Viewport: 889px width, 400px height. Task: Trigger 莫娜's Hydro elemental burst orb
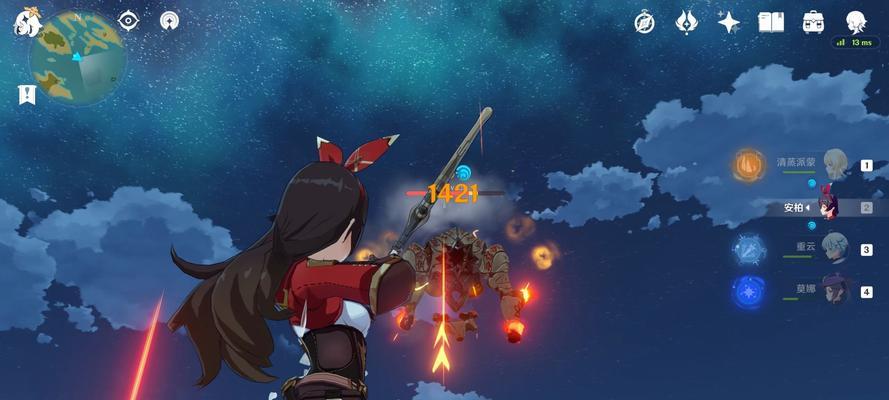point(748,291)
